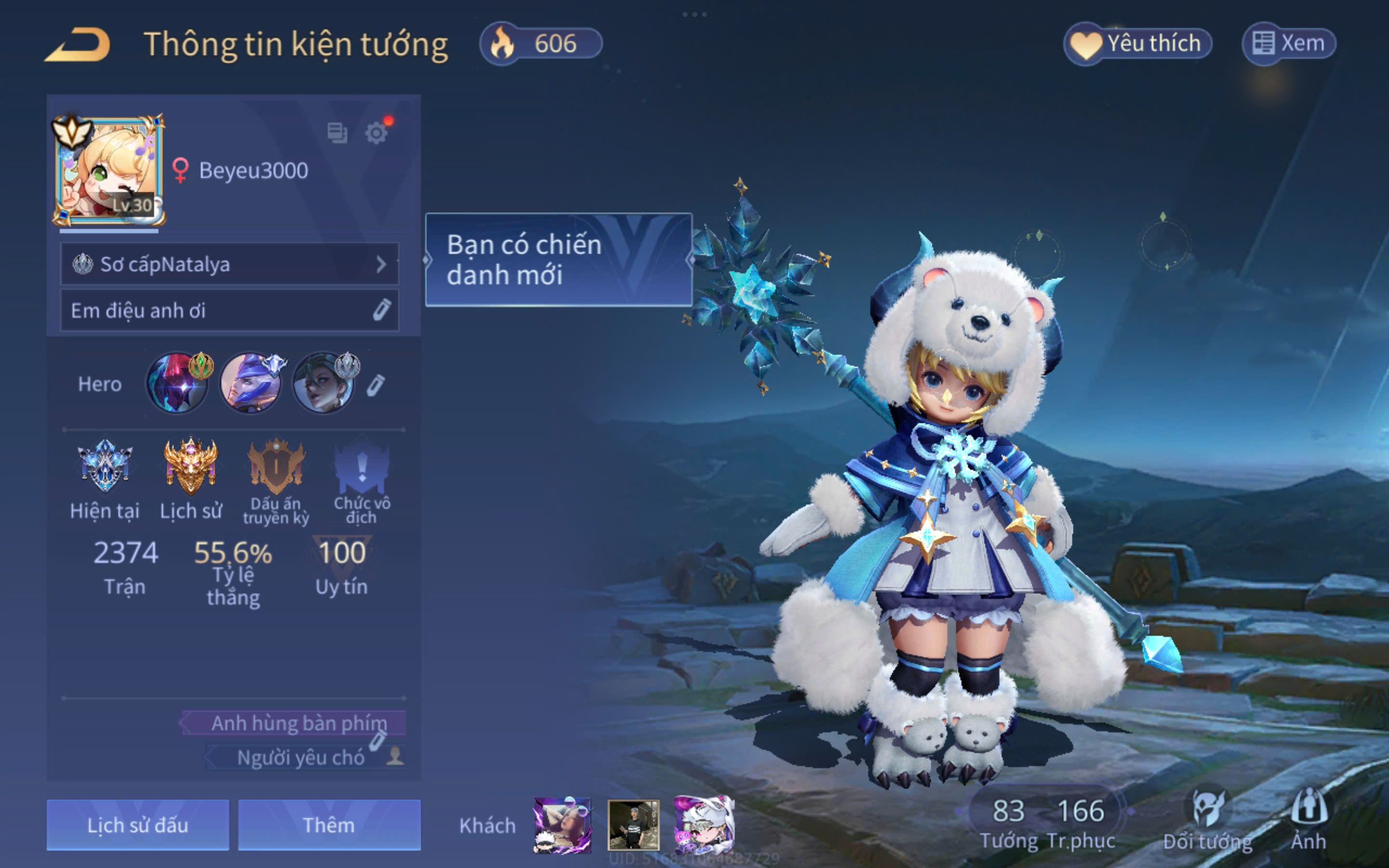Open Lịch sử đấu match history

pos(138,825)
